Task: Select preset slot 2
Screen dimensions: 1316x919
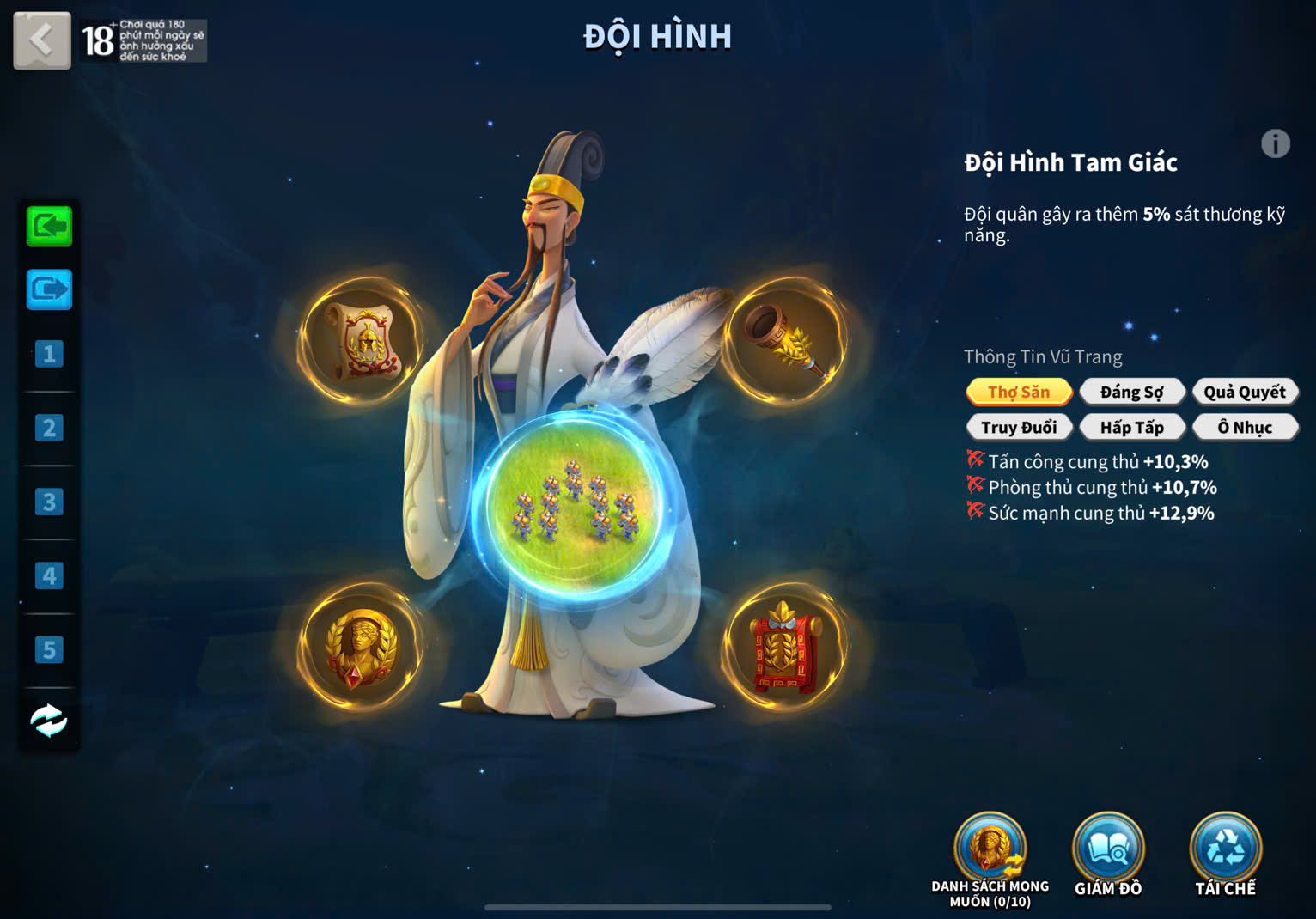Action: click(x=49, y=428)
